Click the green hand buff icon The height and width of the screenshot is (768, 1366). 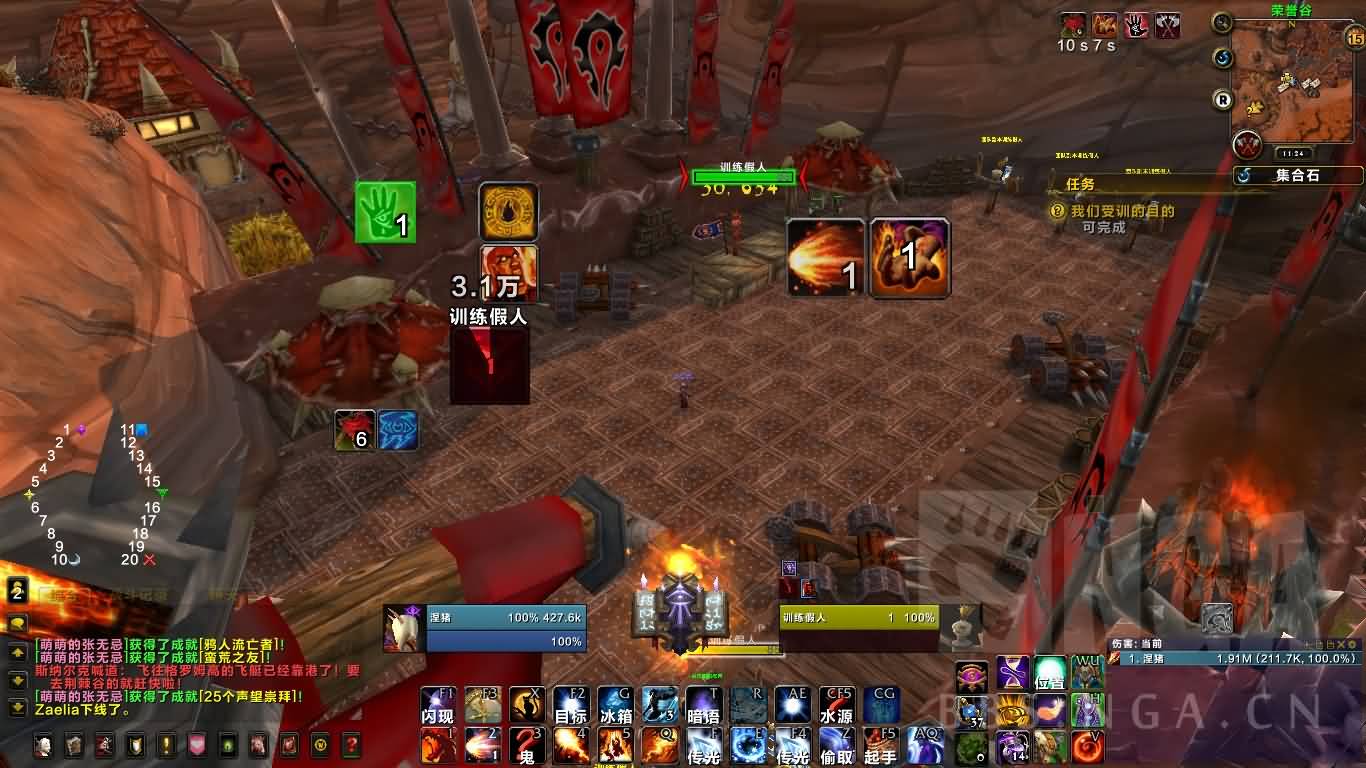tap(385, 212)
